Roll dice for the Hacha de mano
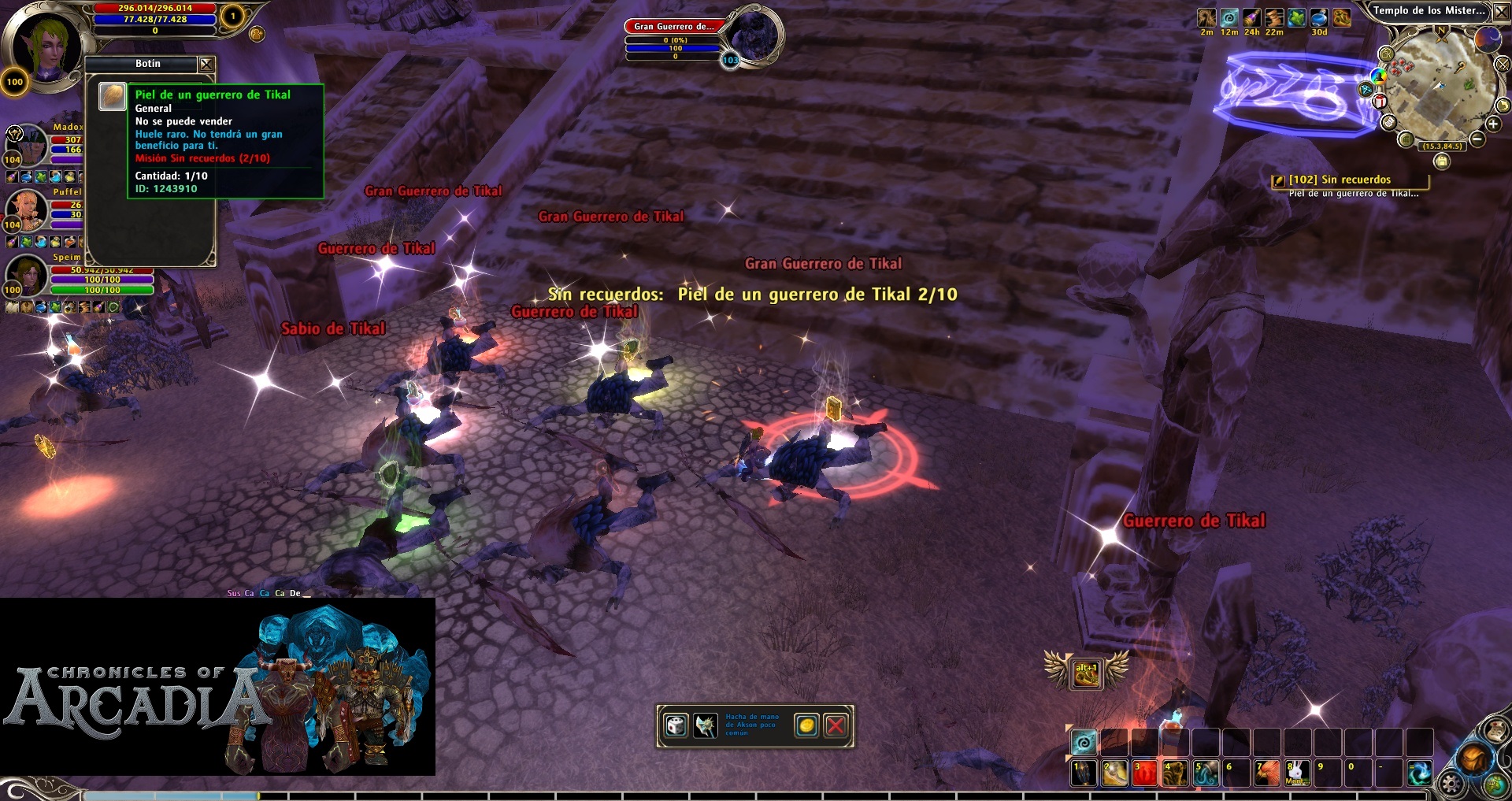The image size is (1512, 801). pyautogui.click(x=676, y=725)
